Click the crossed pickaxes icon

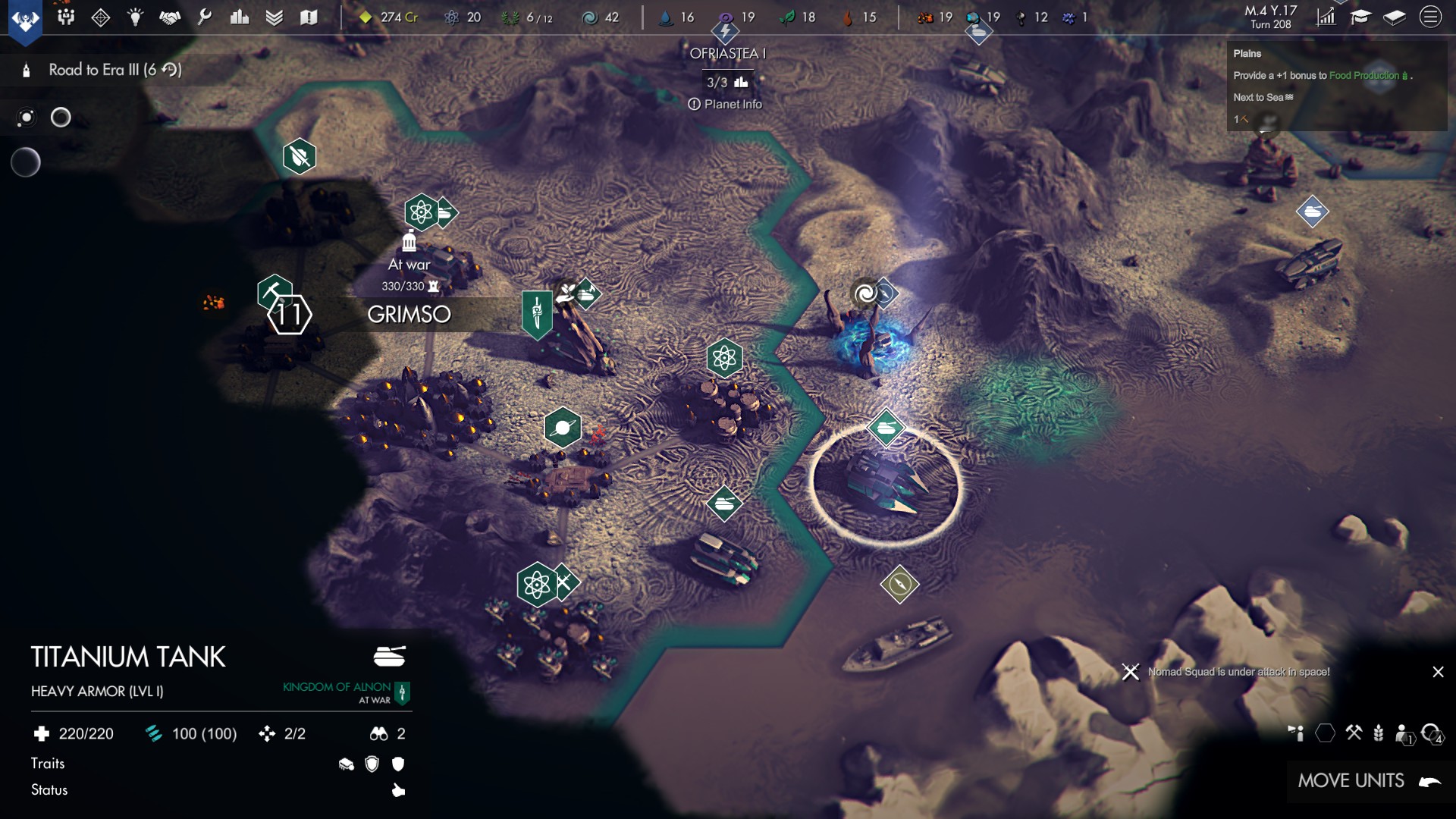[1354, 733]
